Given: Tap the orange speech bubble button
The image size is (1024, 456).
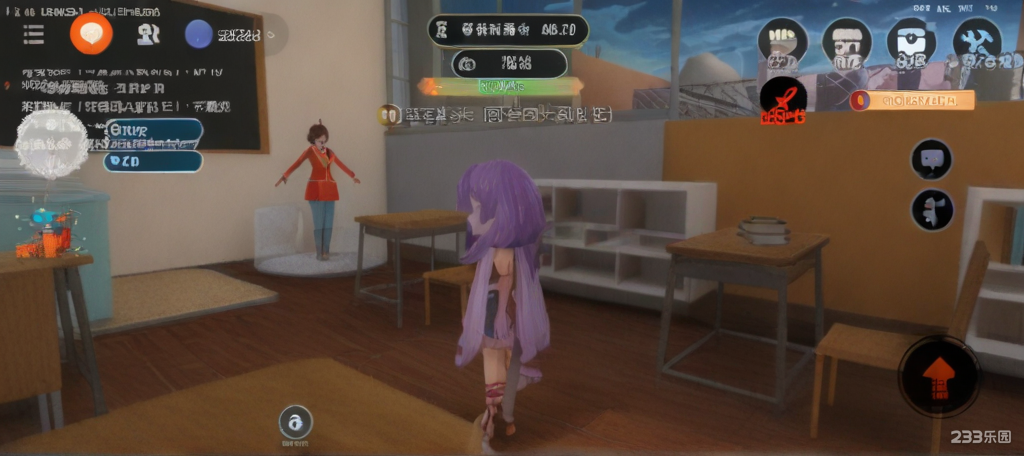Looking at the screenshot, I should pos(91,33).
